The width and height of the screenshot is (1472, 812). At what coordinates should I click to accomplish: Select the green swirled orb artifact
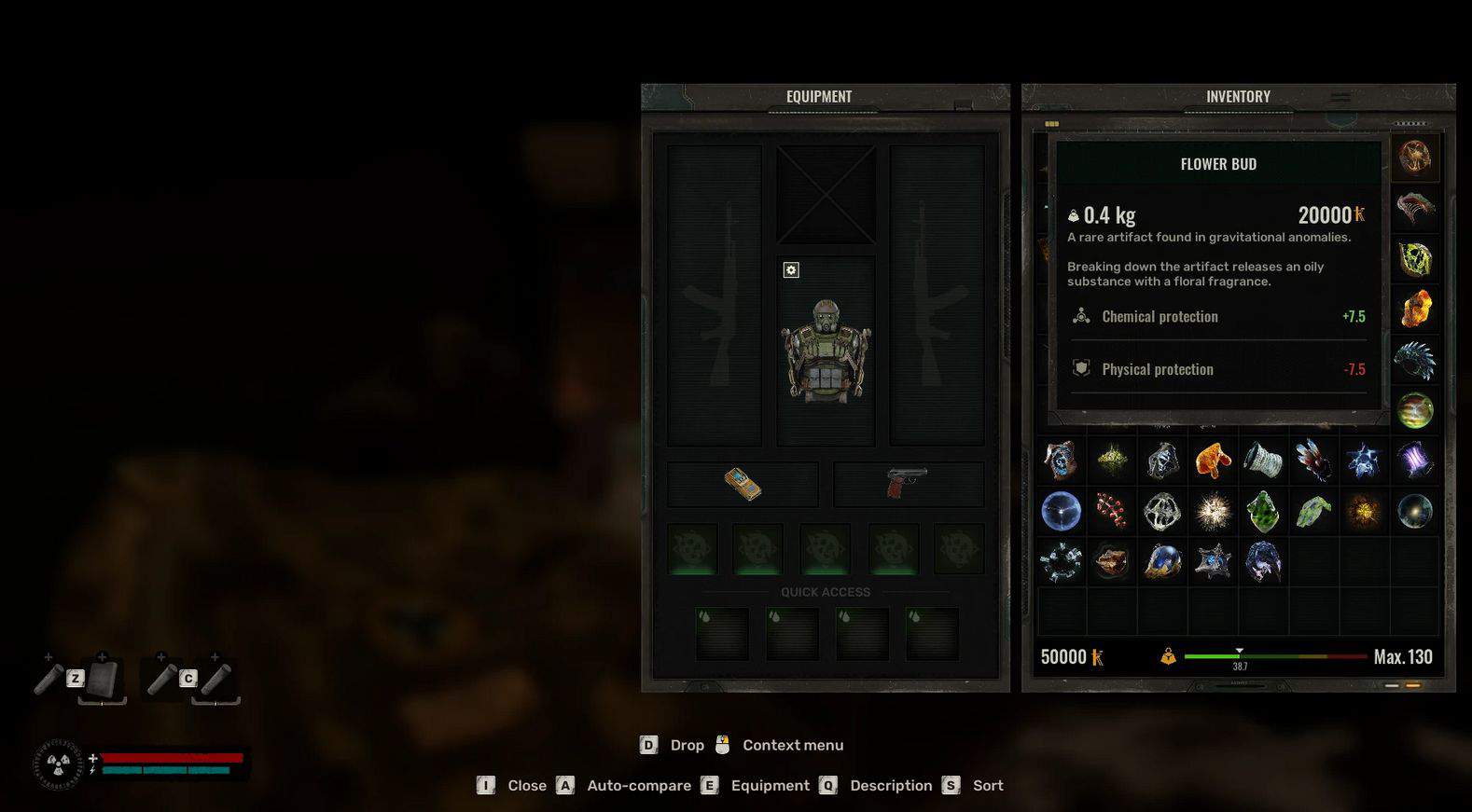click(x=1414, y=410)
